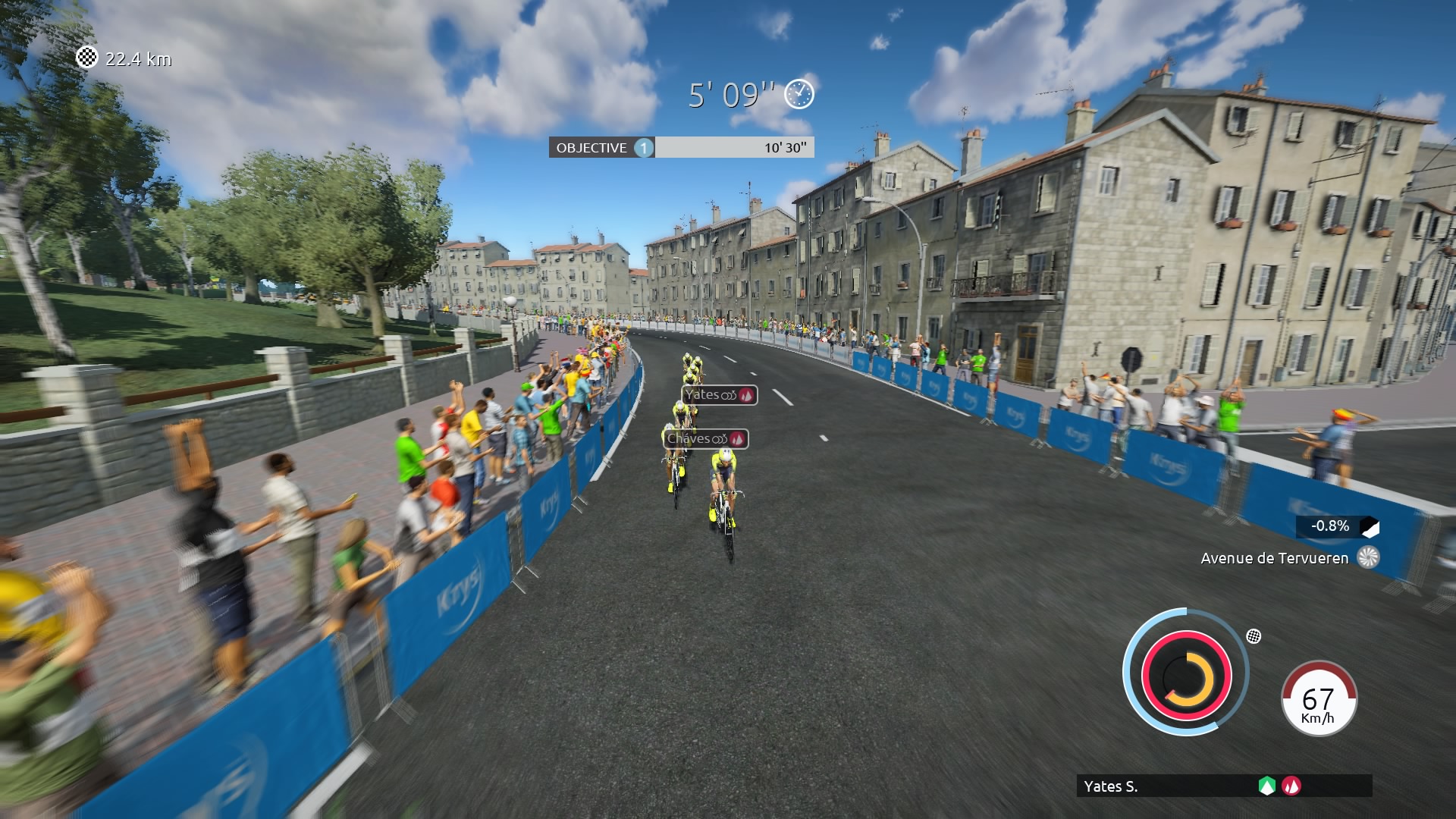The width and height of the screenshot is (1456, 819).
Task: Click the Avenue de Tervueren location icon
Action: [1368, 557]
